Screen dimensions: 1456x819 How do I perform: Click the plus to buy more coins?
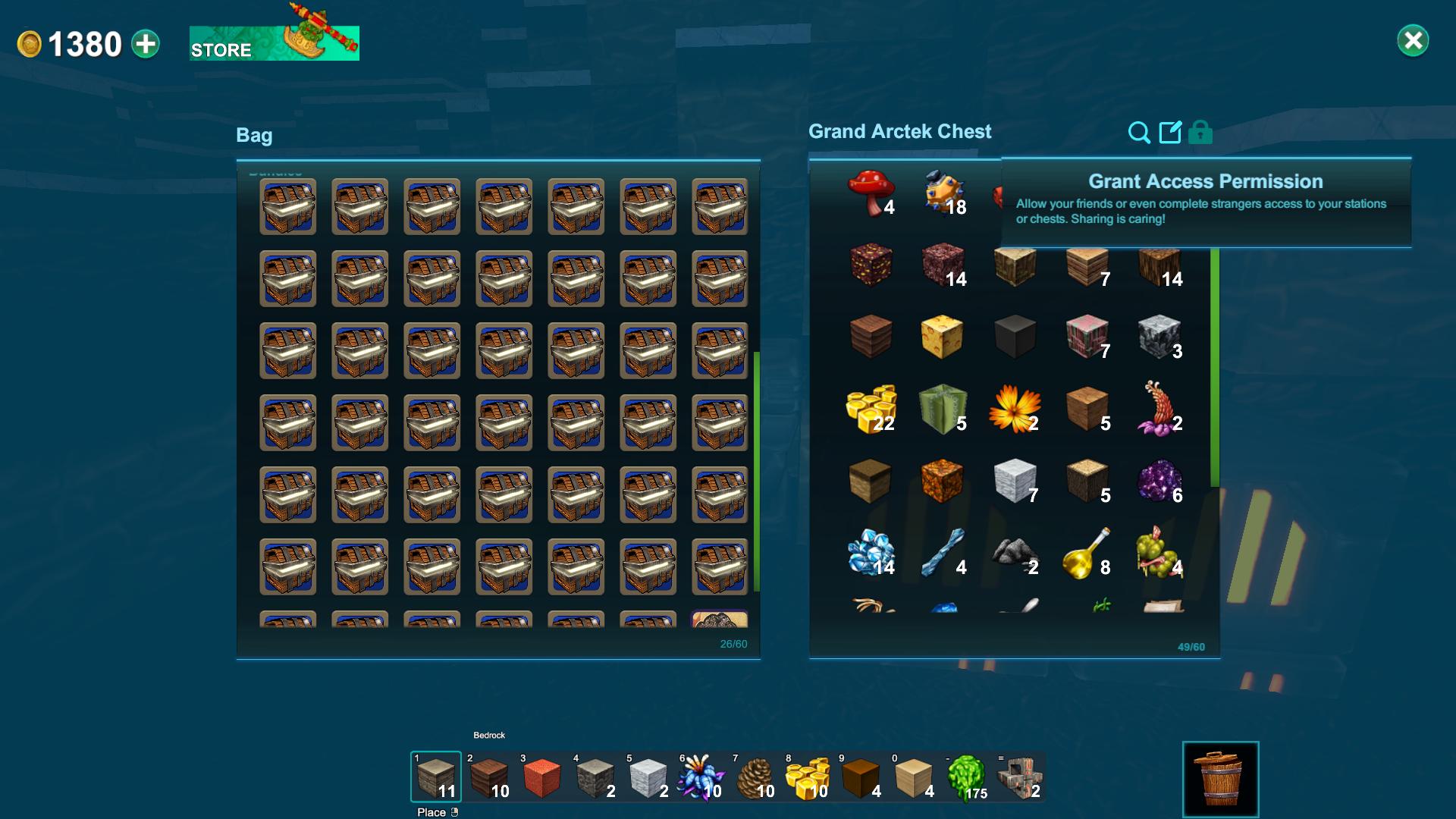click(x=144, y=44)
